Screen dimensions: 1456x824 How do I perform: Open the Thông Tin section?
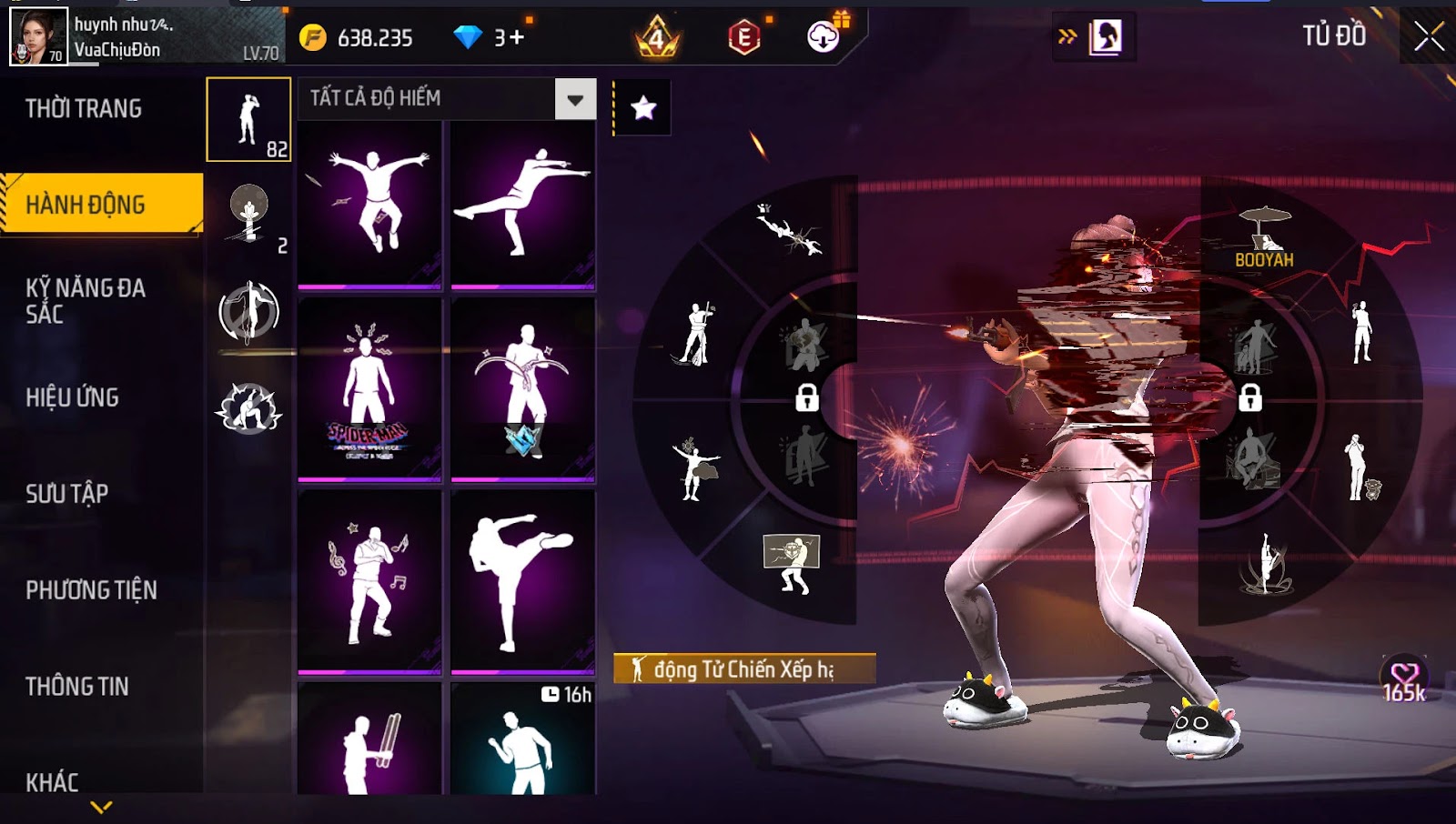77,687
